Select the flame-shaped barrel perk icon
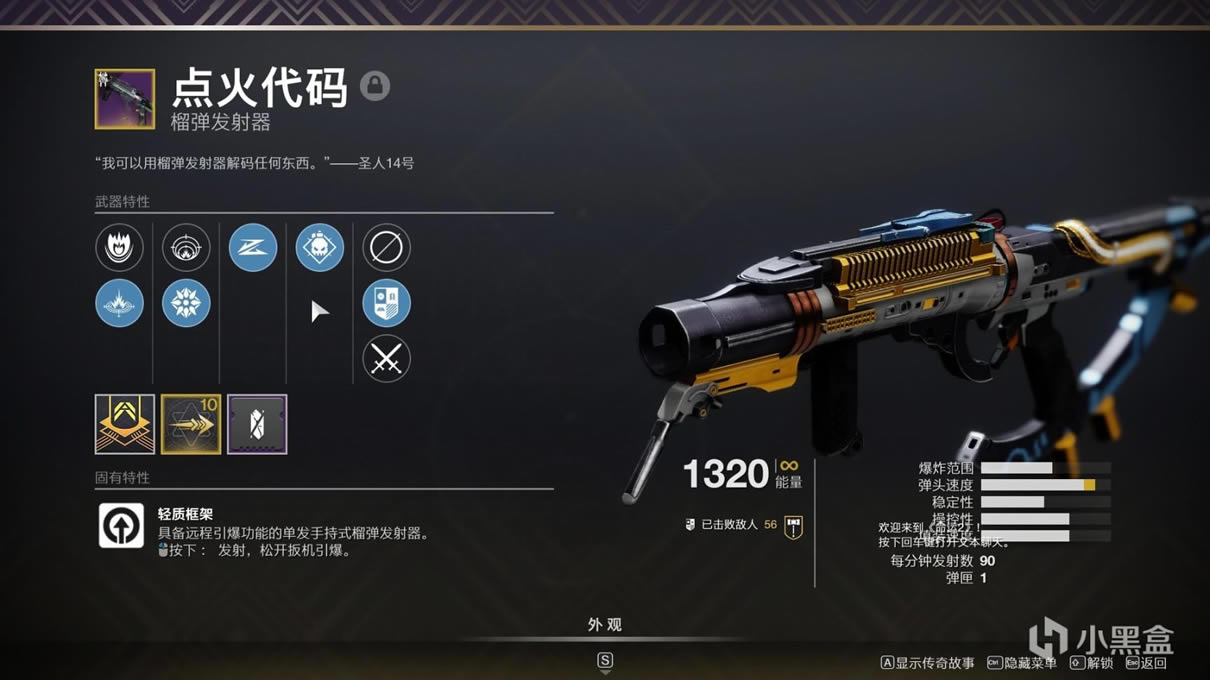This screenshot has height=680, width=1210. 119,247
